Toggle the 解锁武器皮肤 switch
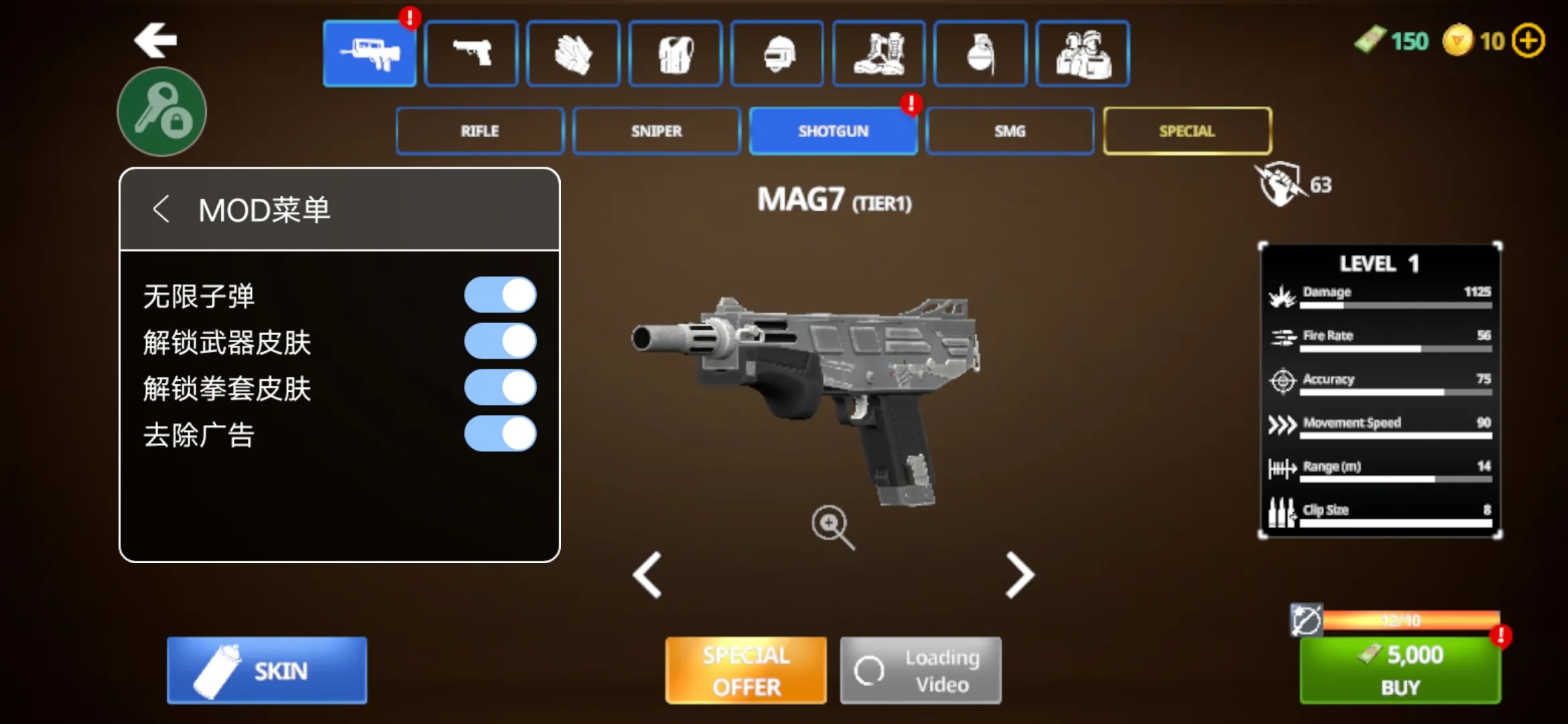Image resolution: width=1568 pixels, height=724 pixels. 500,341
